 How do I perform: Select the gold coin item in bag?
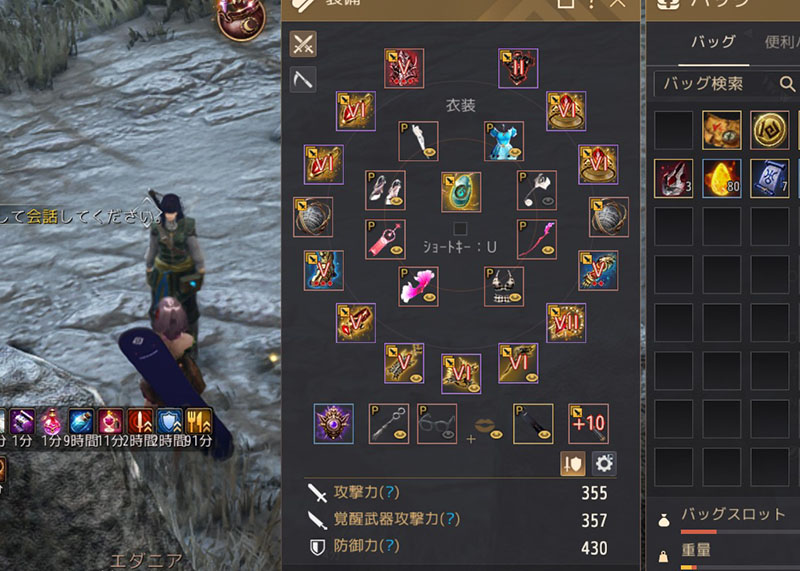(769, 130)
